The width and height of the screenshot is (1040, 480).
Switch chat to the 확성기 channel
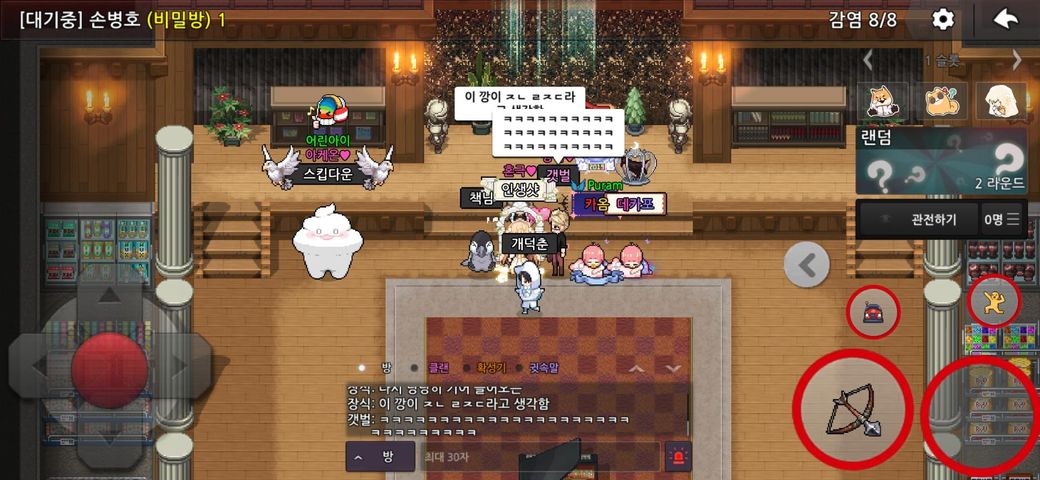point(491,367)
